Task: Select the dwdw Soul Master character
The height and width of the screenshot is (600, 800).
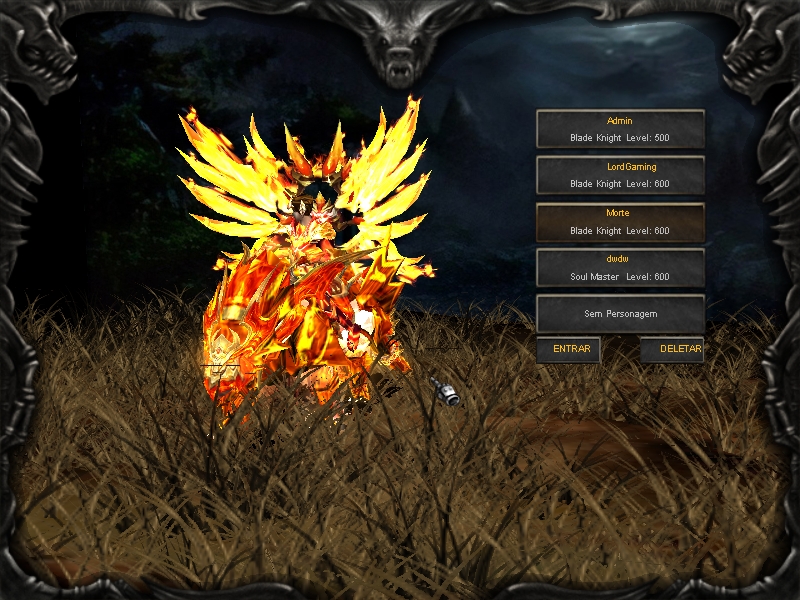Action: [620, 268]
